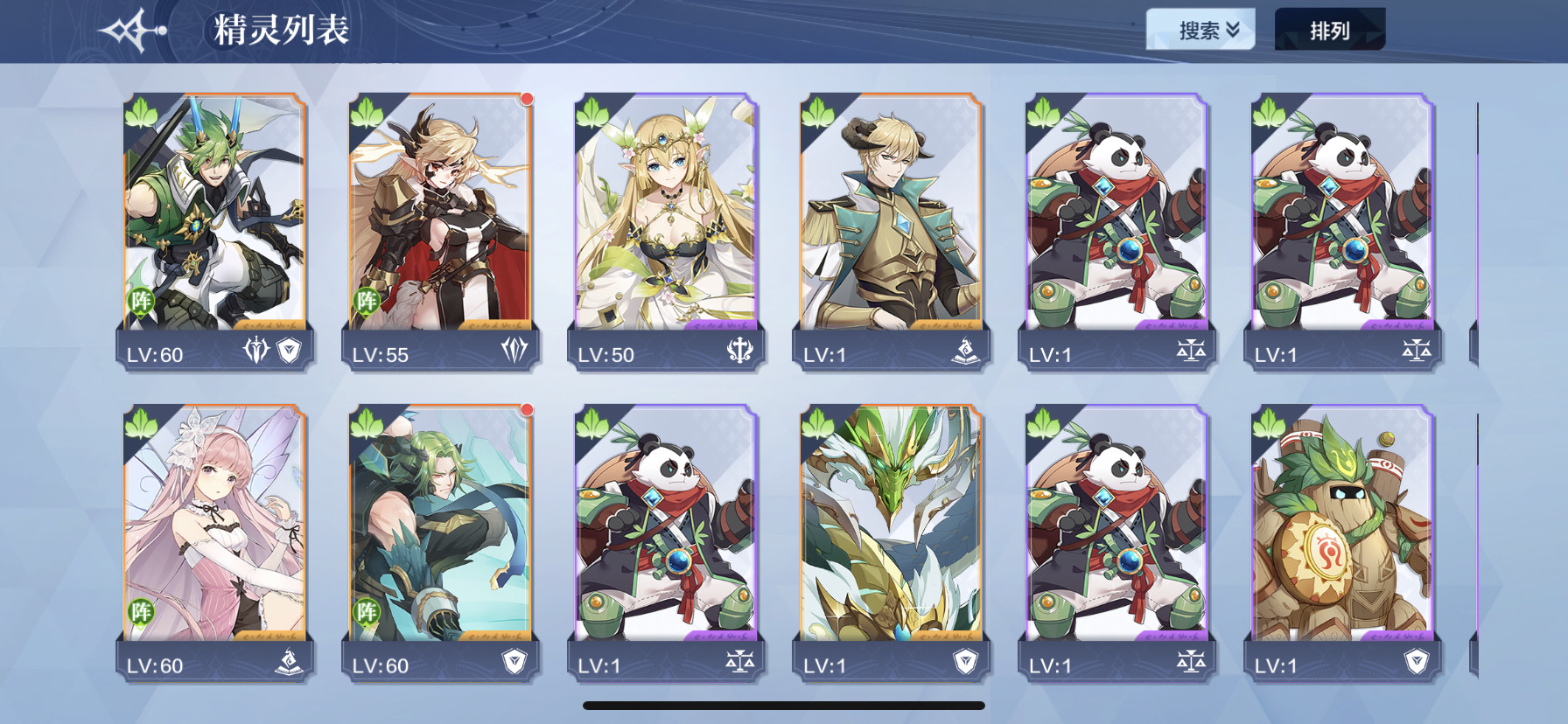Image resolution: width=1568 pixels, height=724 pixels.
Task: Click the 排列 sort button
Action: pyautogui.click(x=1329, y=31)
